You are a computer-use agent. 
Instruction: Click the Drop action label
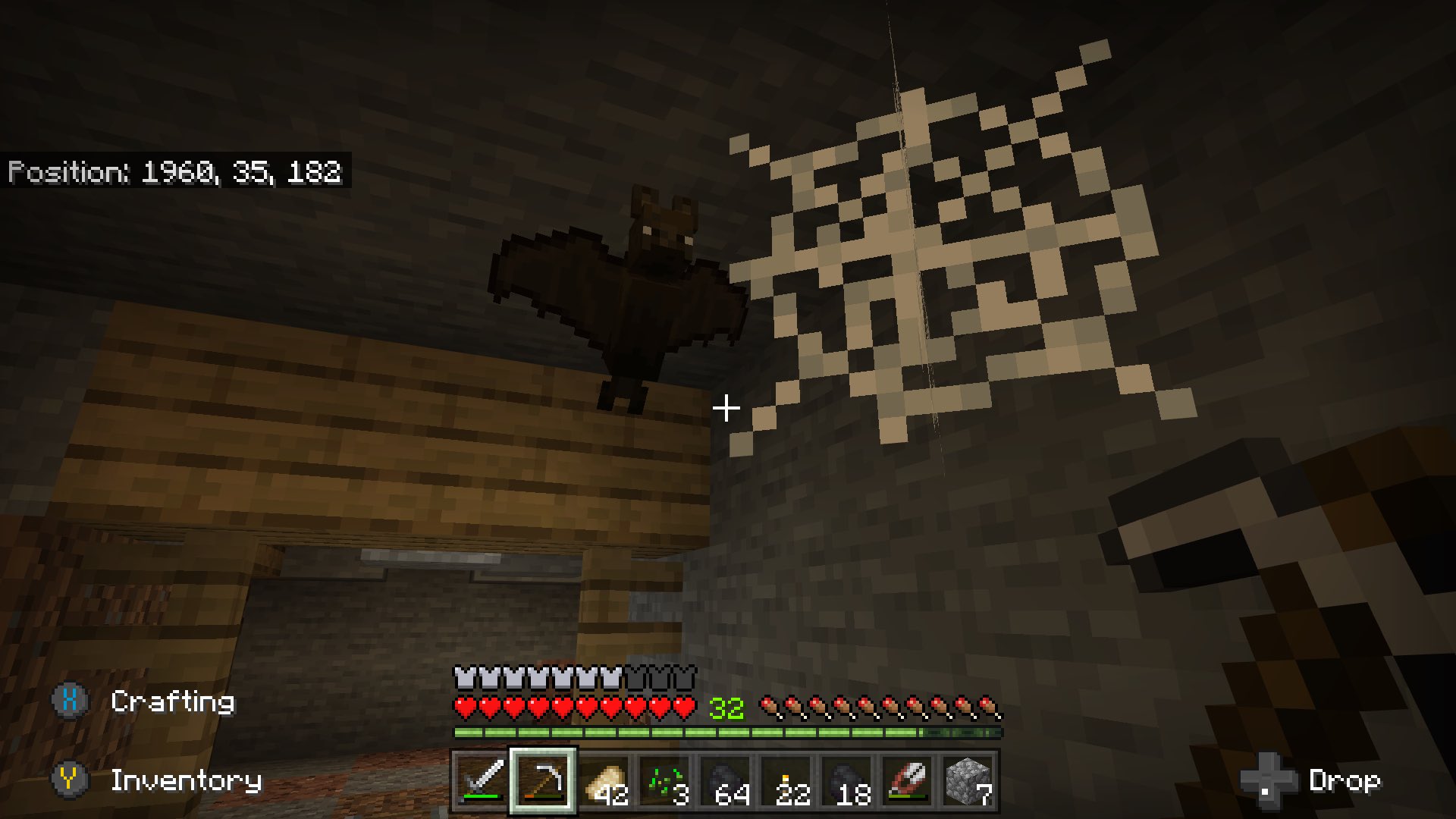point(1346,779)
